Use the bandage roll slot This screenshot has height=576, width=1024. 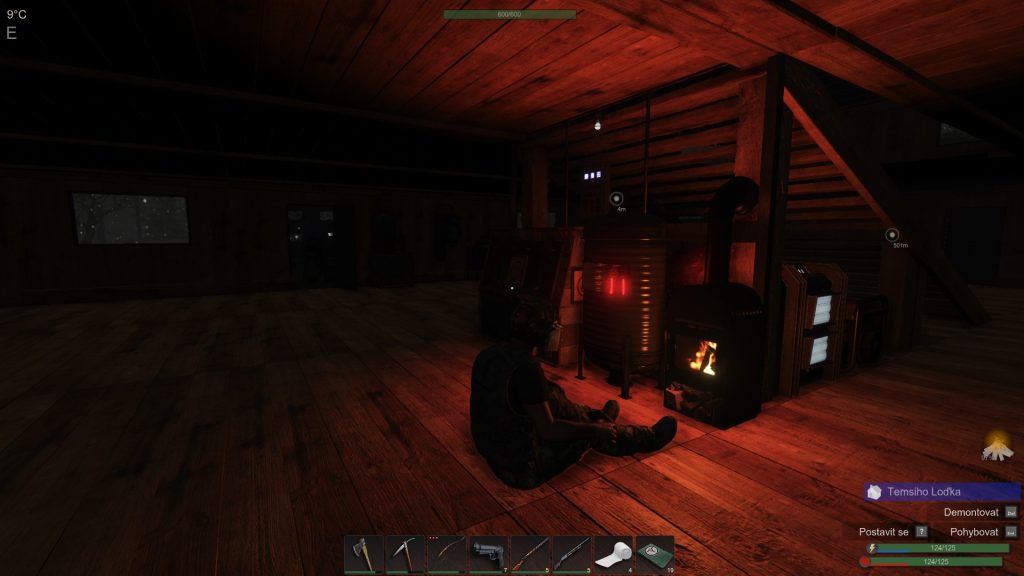click(x=614, y=553)
